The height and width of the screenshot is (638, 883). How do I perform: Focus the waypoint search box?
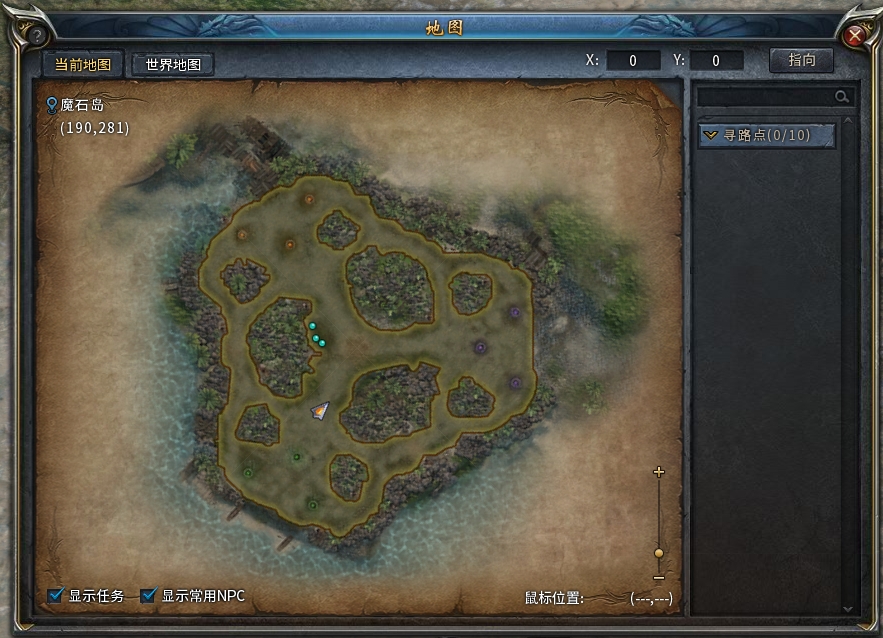[x=765, y=97]
